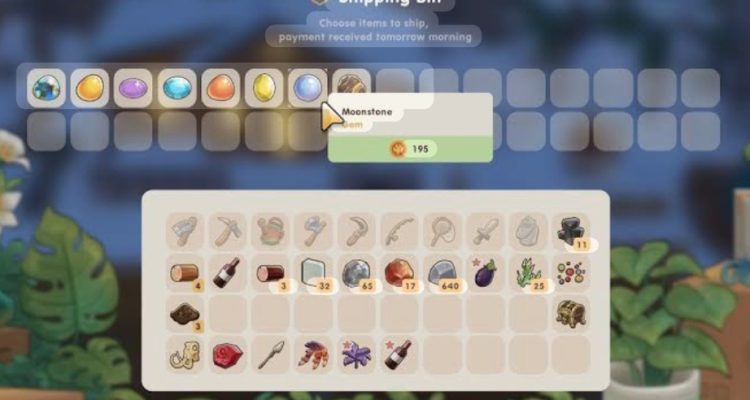Select the Moonstone gem in the shipping bin

click(308, 88)
